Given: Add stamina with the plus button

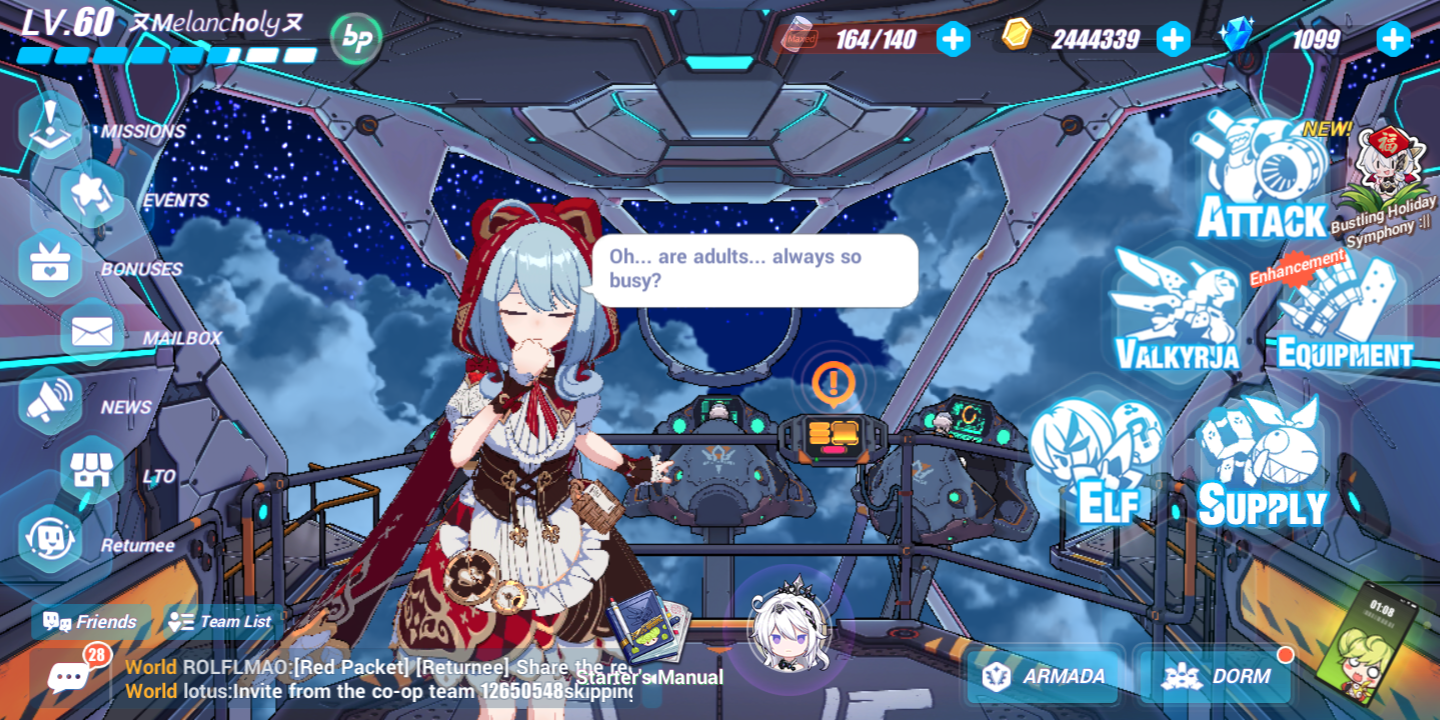Looking at the screenshot, I should click(951, 39).
